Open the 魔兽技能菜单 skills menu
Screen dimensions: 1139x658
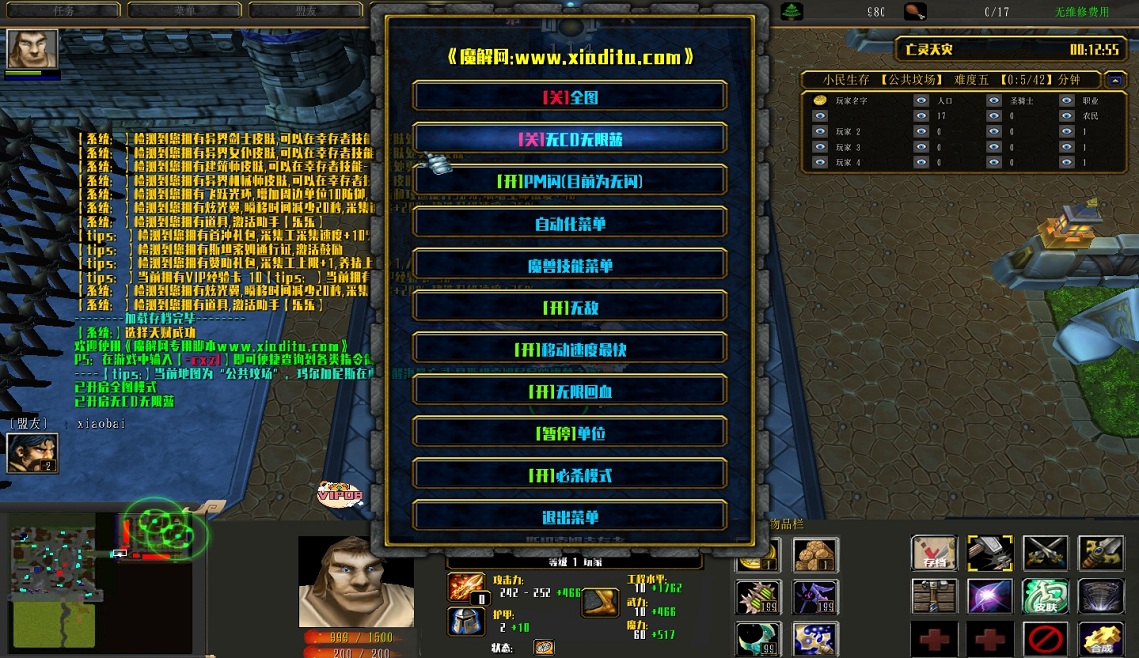point(569,266)
